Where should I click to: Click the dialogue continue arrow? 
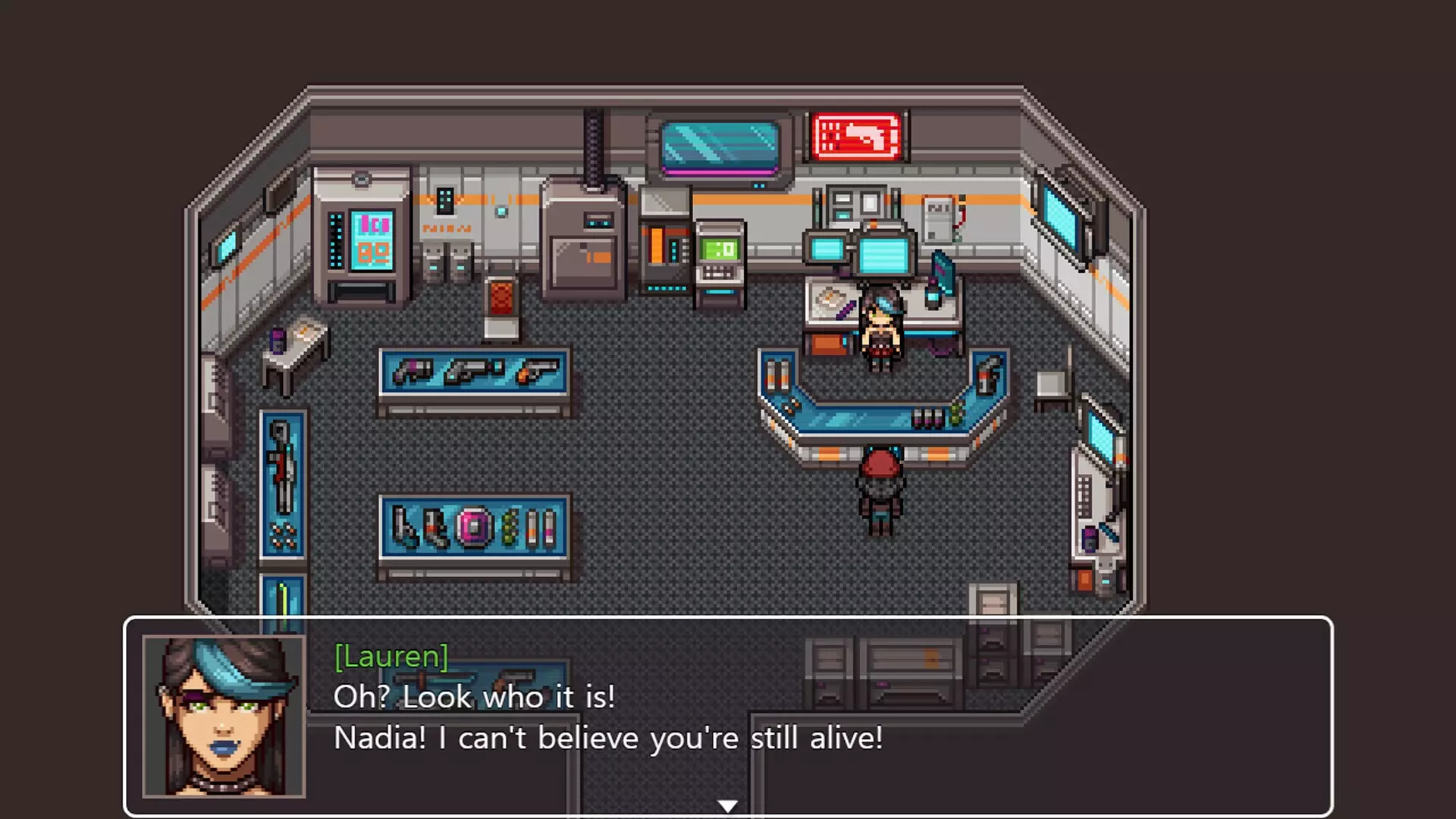(x=727, y=806)
